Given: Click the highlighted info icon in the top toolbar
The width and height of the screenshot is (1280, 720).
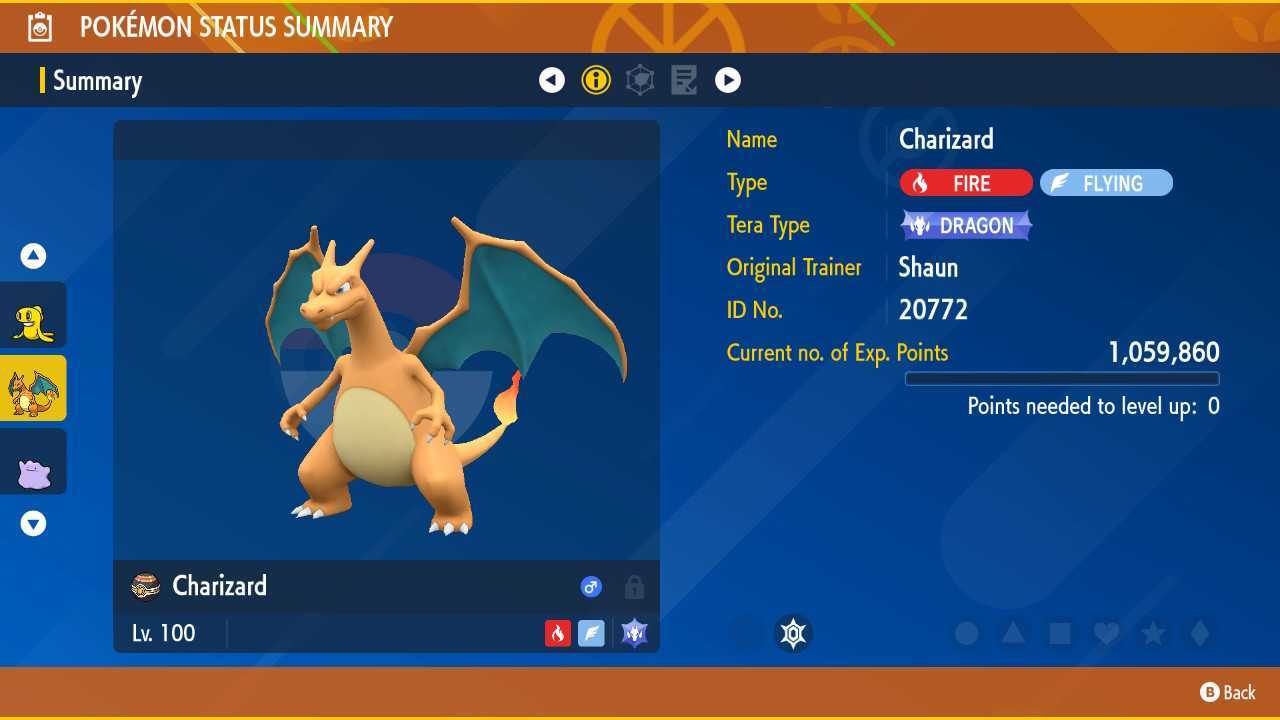Looking at the screenshot, I should 596,80.
